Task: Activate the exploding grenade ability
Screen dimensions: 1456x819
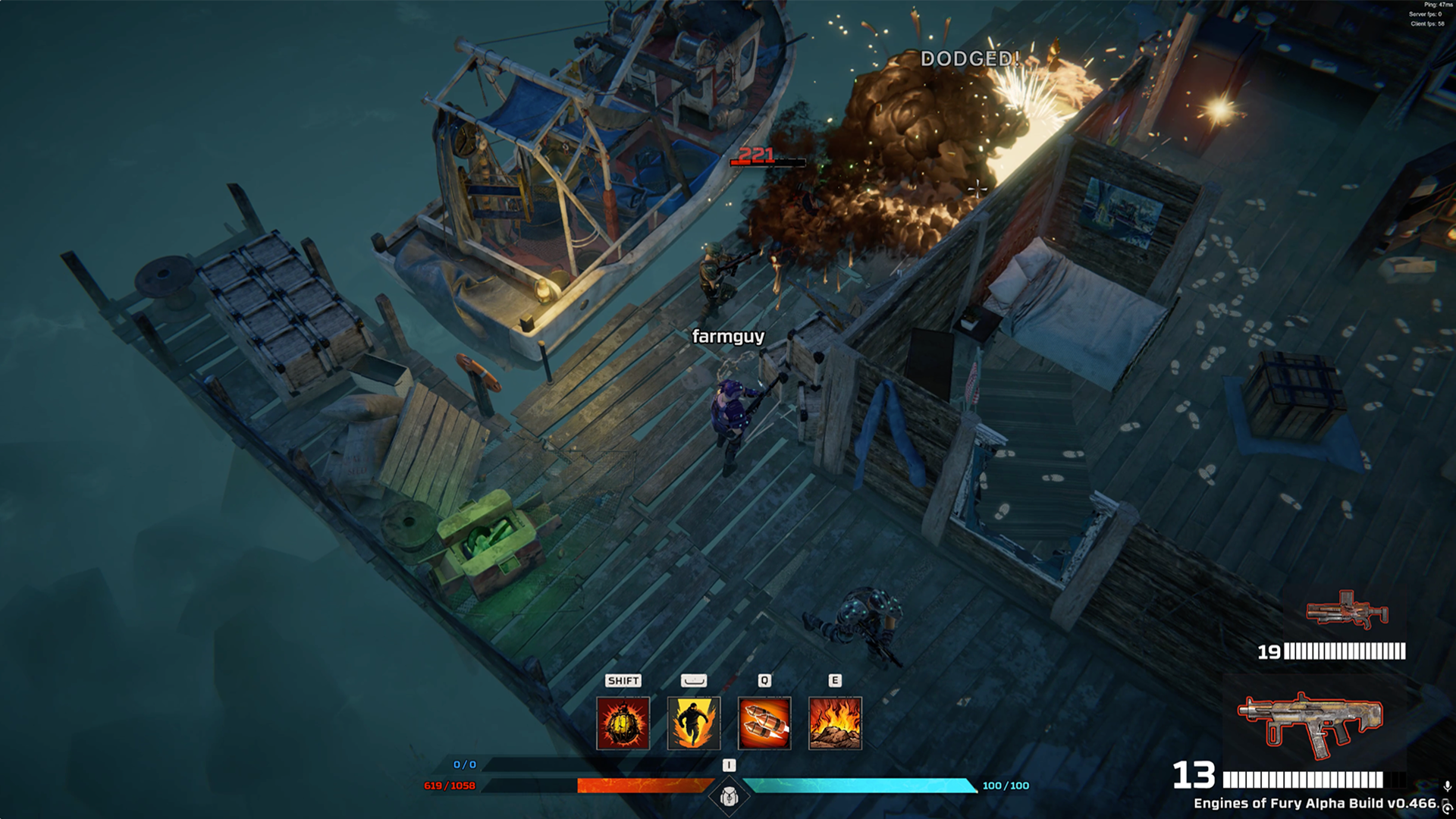Action: pos(623,723)
